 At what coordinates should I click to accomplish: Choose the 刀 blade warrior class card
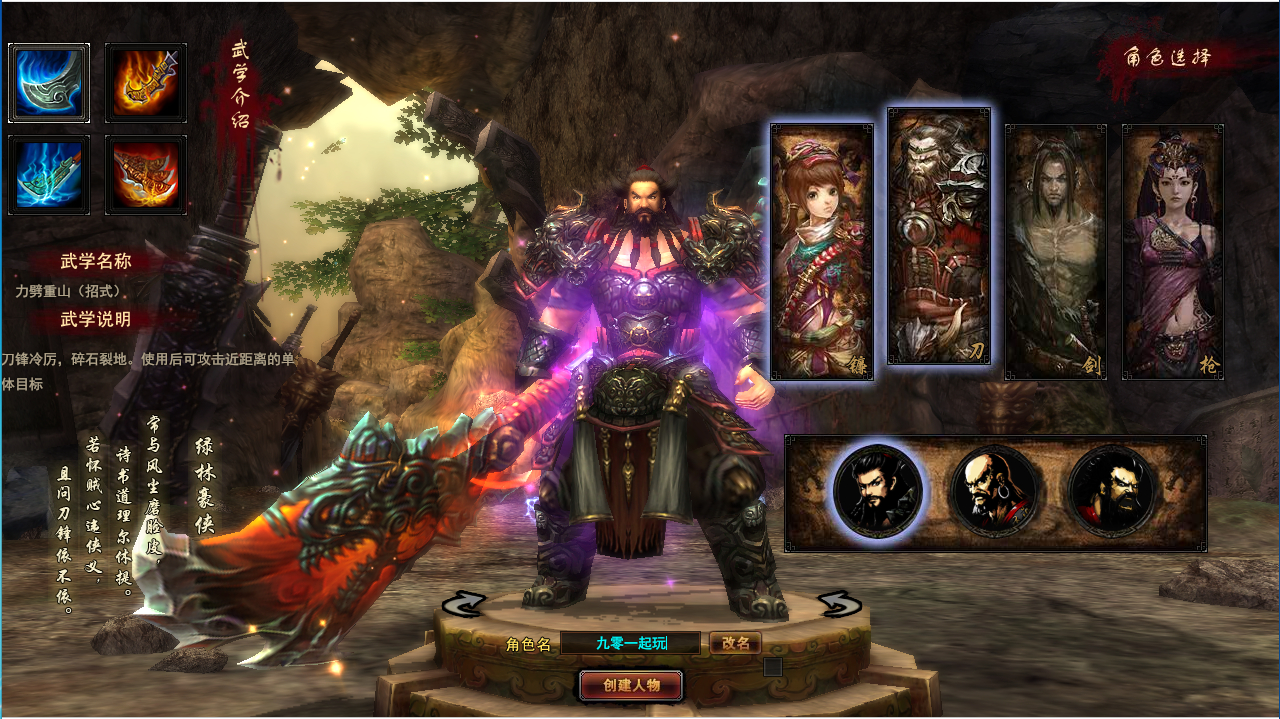(939, 237)
